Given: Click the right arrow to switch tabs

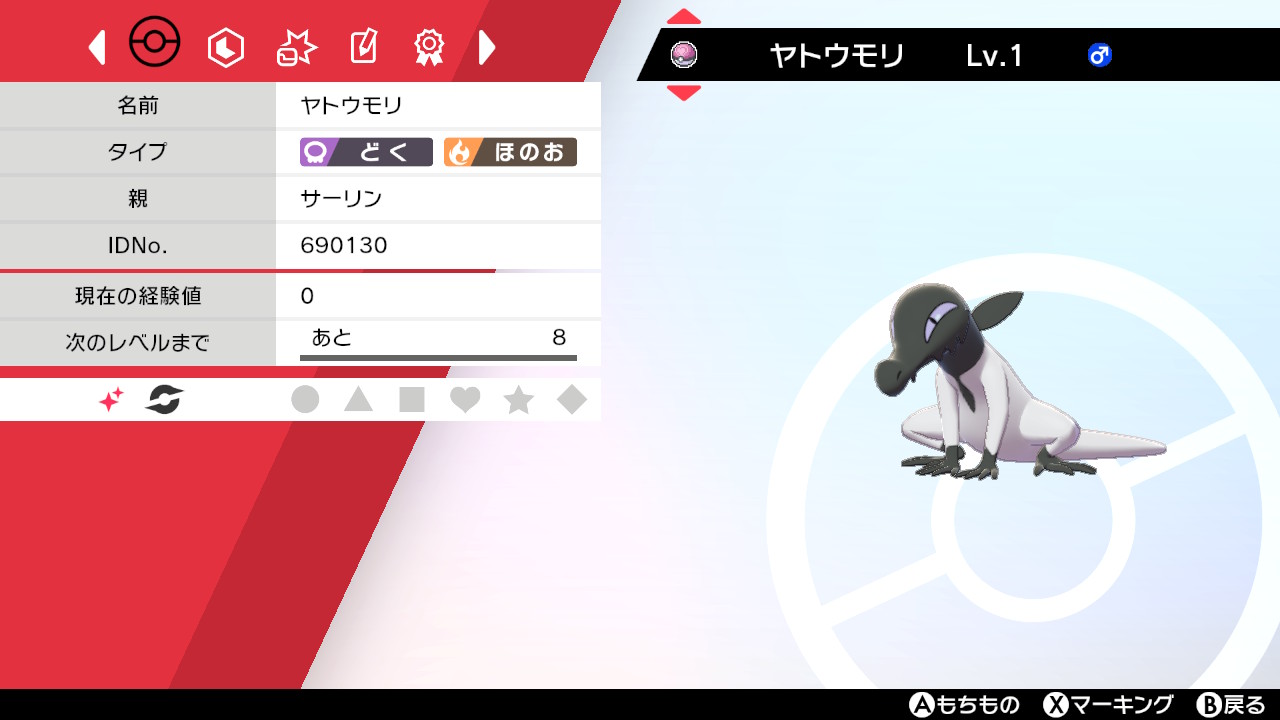Looking at the screenshot, I should [487, 46].
